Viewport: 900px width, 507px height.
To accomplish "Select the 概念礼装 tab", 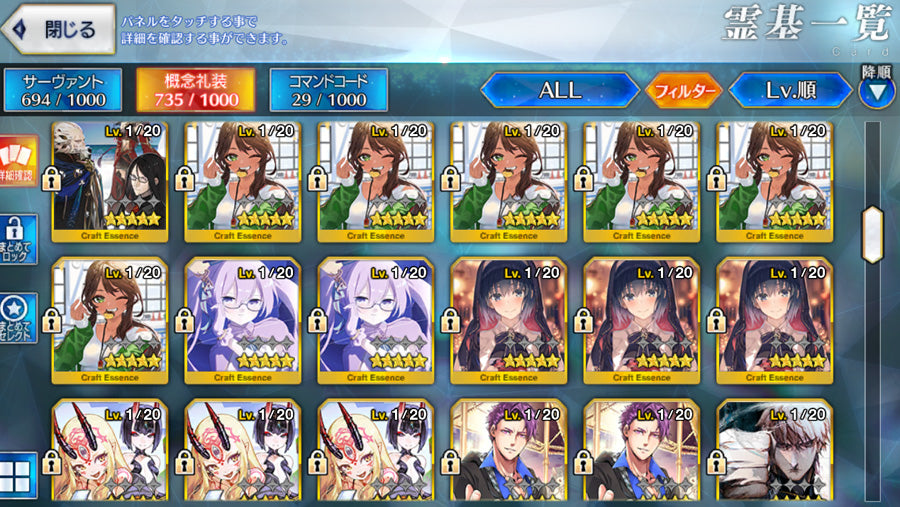I will [x=195, y=89].
